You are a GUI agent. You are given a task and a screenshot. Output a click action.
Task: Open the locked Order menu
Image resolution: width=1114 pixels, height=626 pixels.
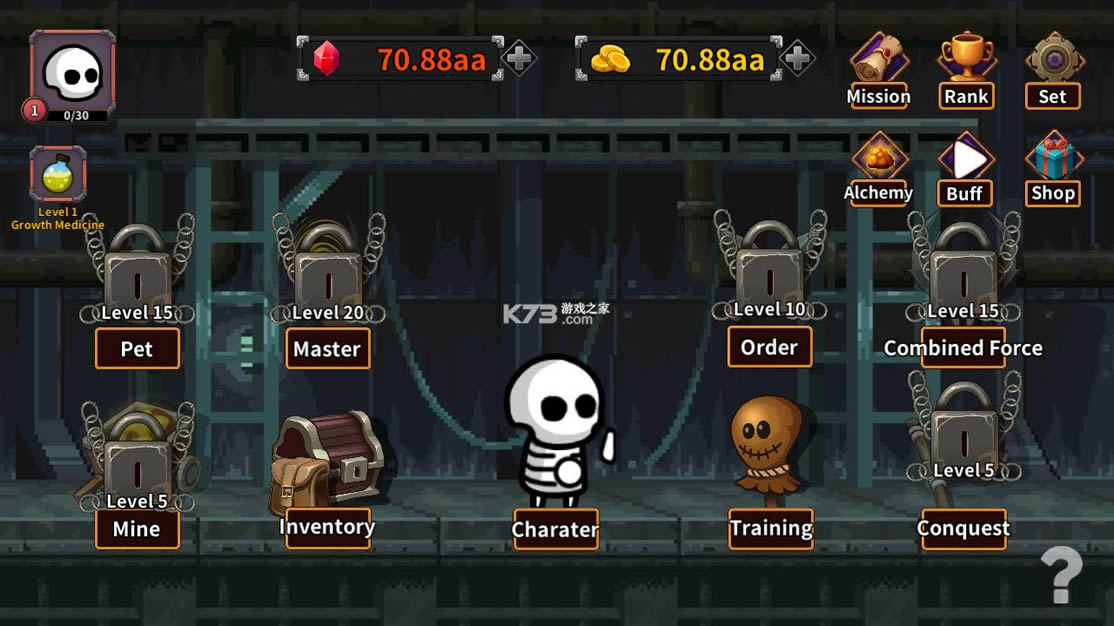click(769, 347)
